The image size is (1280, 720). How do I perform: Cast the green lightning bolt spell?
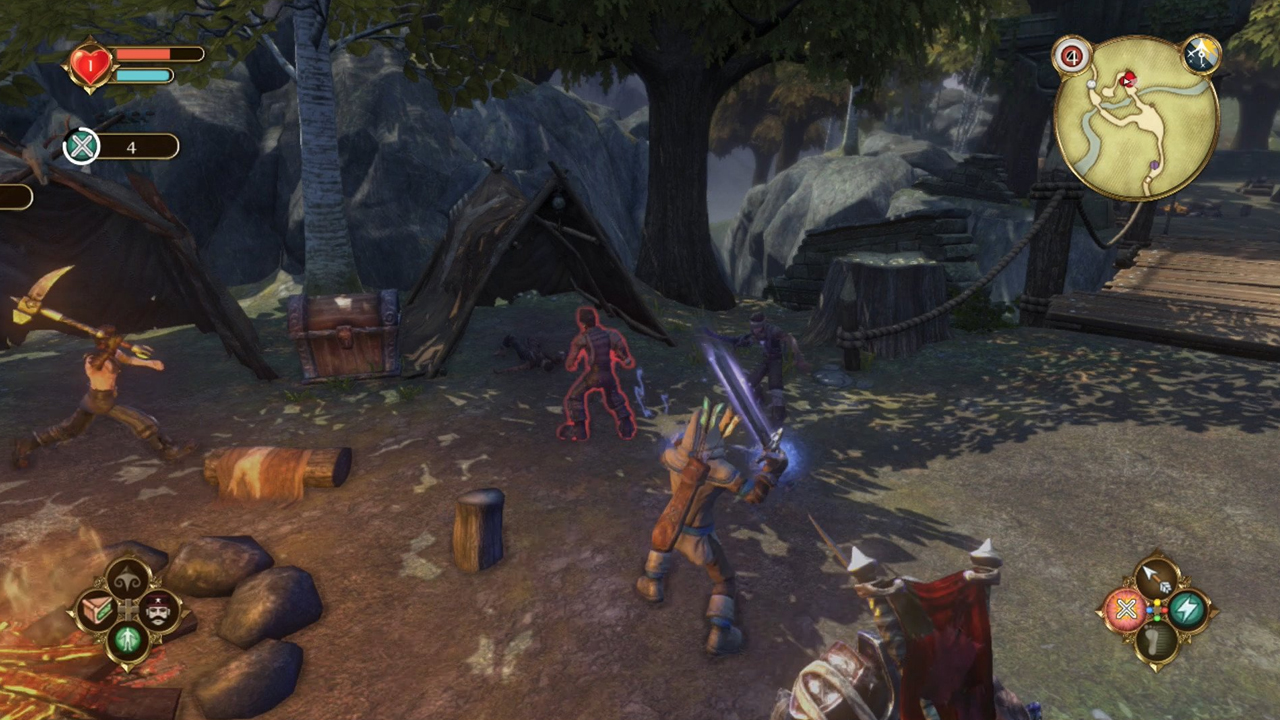tap(1187, 609)
